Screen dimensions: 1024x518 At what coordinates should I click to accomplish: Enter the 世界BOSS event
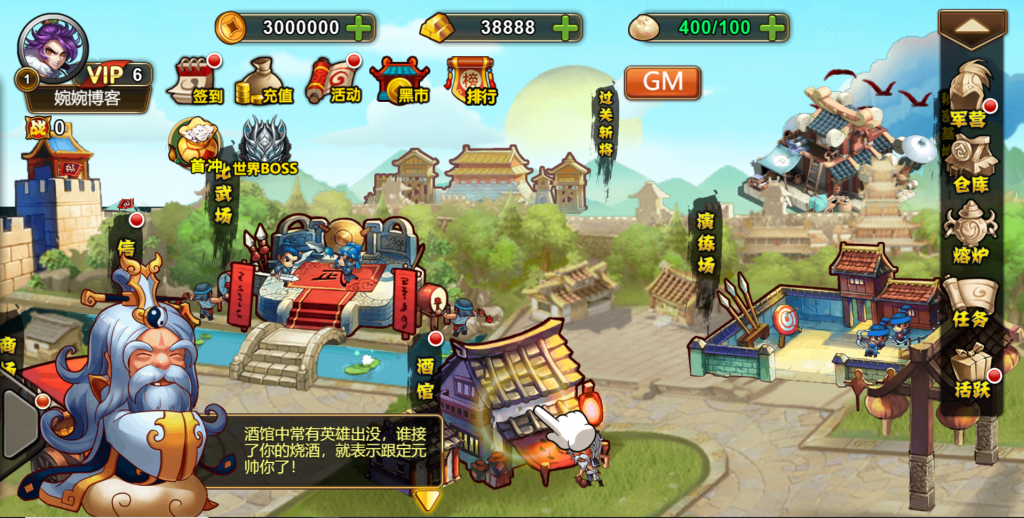point(265,146)
